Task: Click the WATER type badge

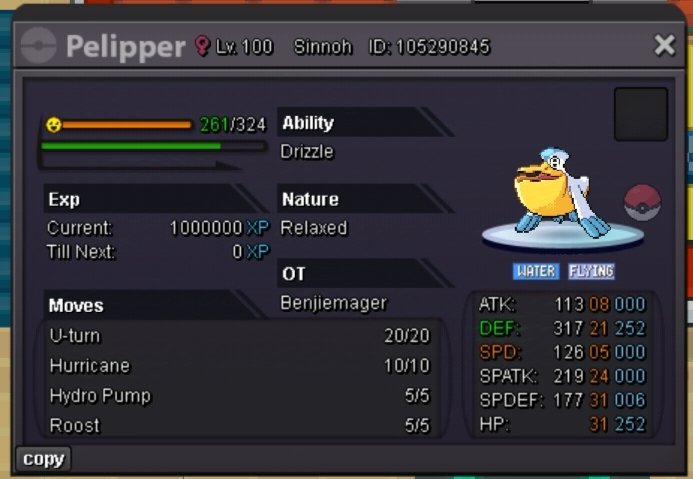Action: click(536, 271)
